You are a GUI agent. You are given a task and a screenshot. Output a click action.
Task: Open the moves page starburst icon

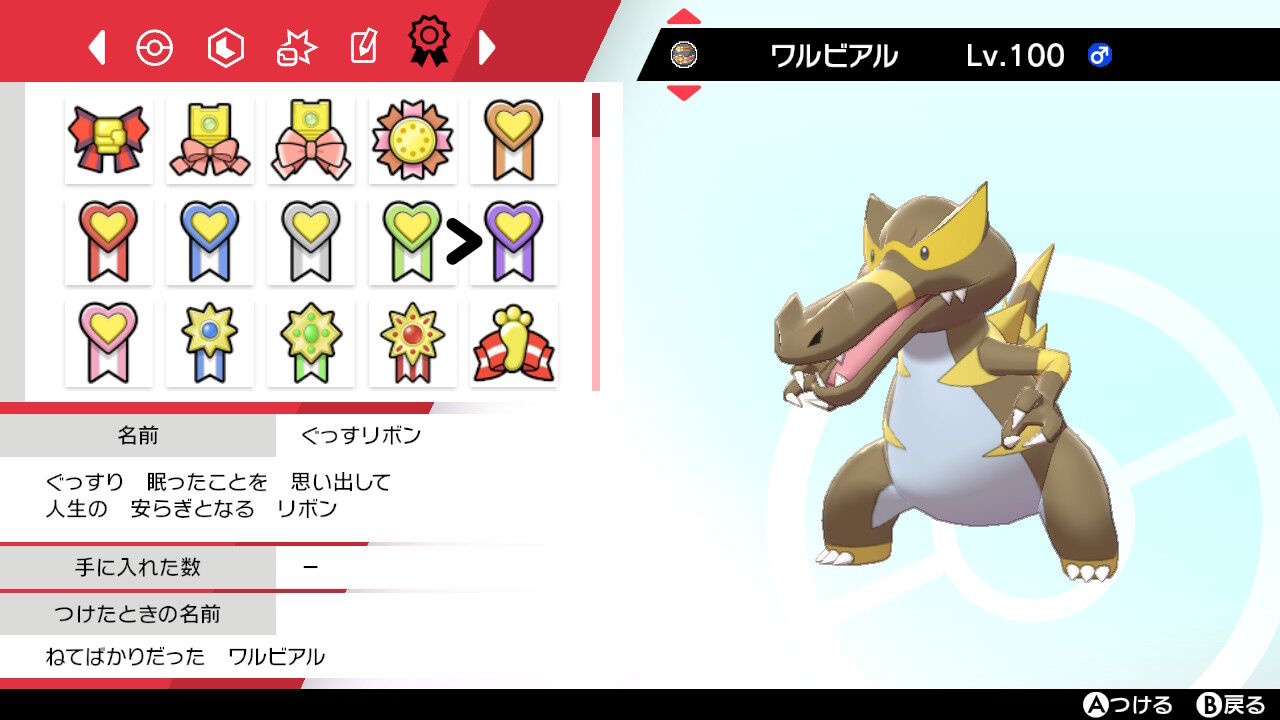(x=296, y=46)
